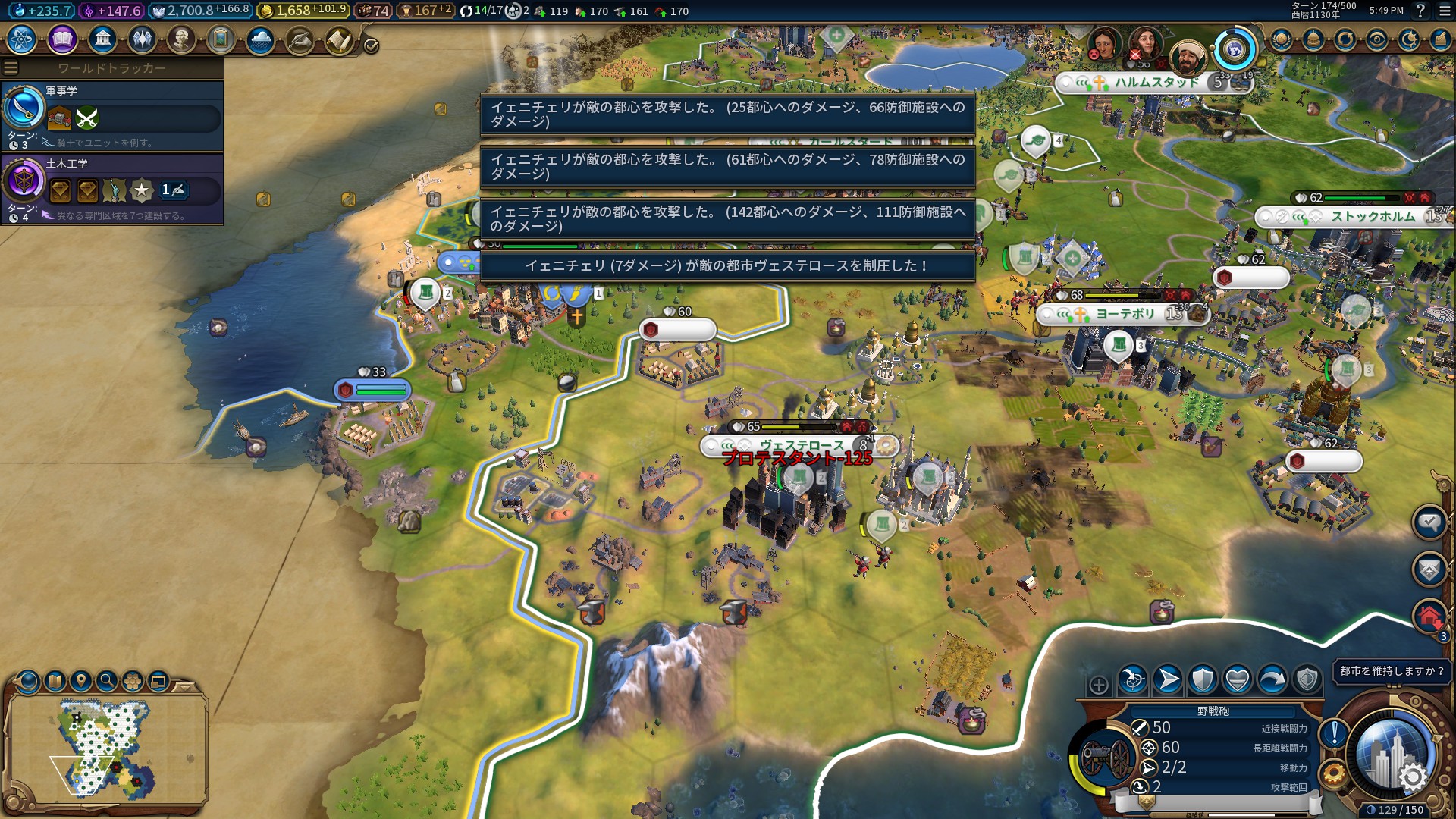Screen dimensions: 1456x819
Task: Open the help question mark button
Action: 1420,11
